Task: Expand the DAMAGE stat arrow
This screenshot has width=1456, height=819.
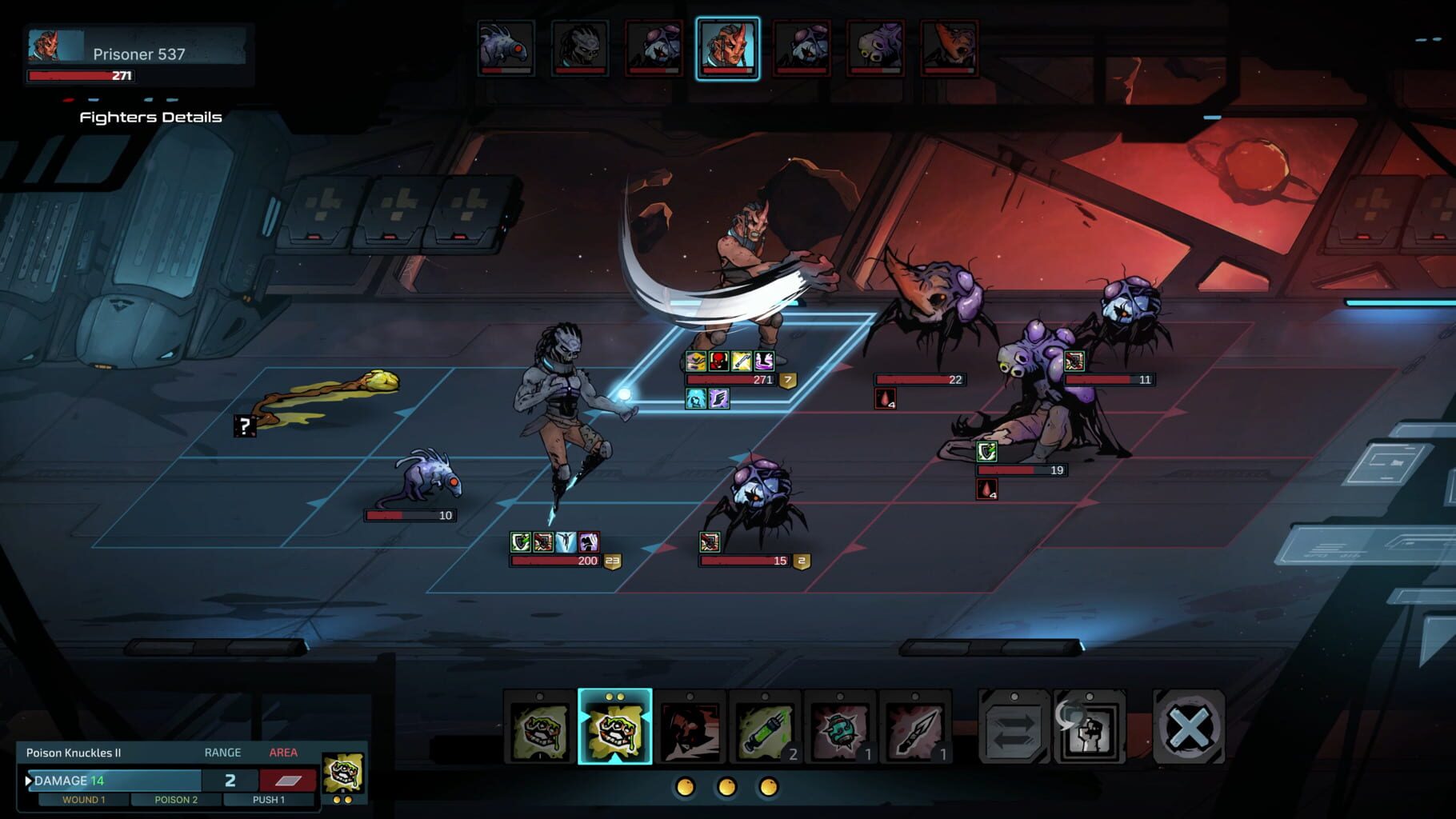Action: 29,780
